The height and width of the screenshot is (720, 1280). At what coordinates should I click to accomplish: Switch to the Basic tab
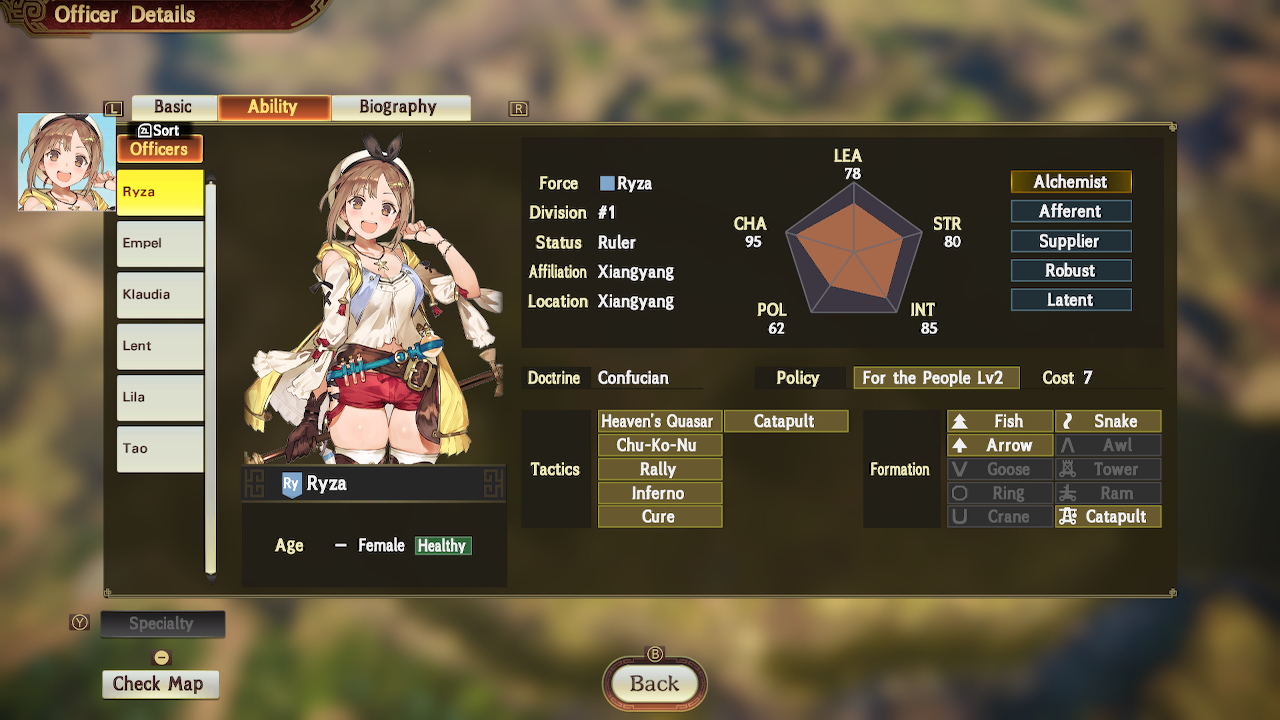point(173,106)
